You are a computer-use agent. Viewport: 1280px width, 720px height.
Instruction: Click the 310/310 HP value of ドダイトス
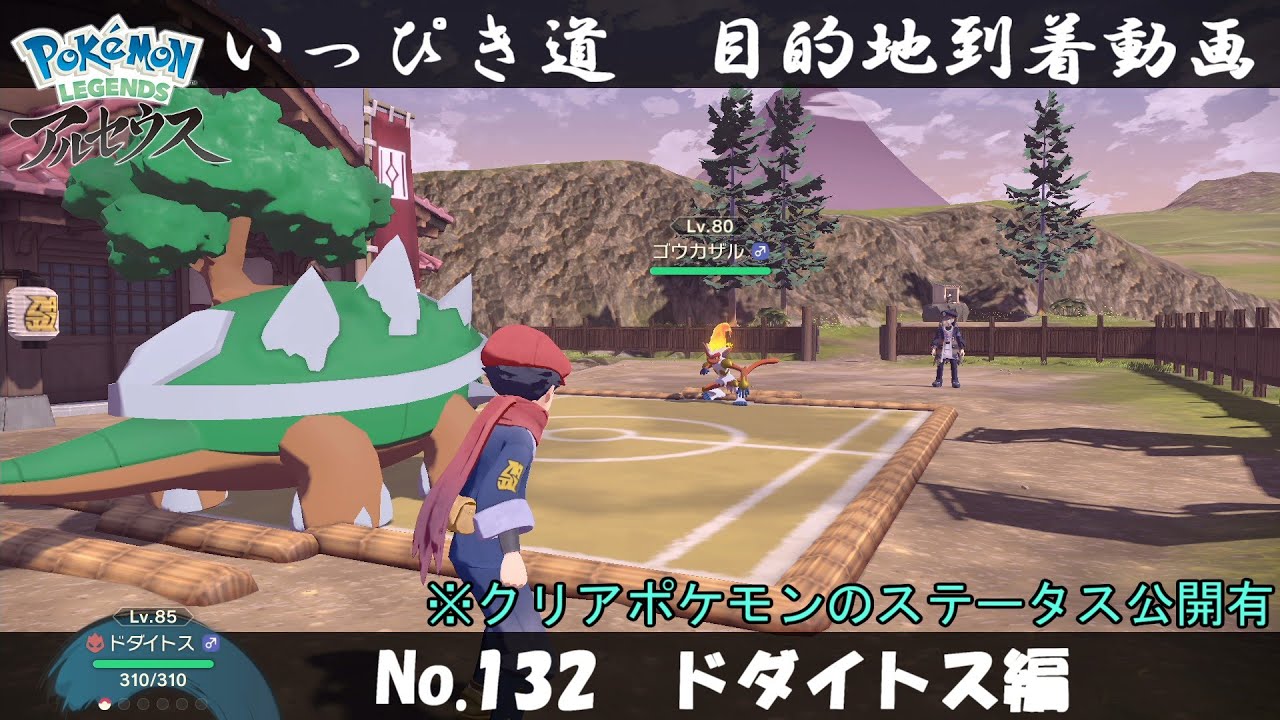pos(152,680)
